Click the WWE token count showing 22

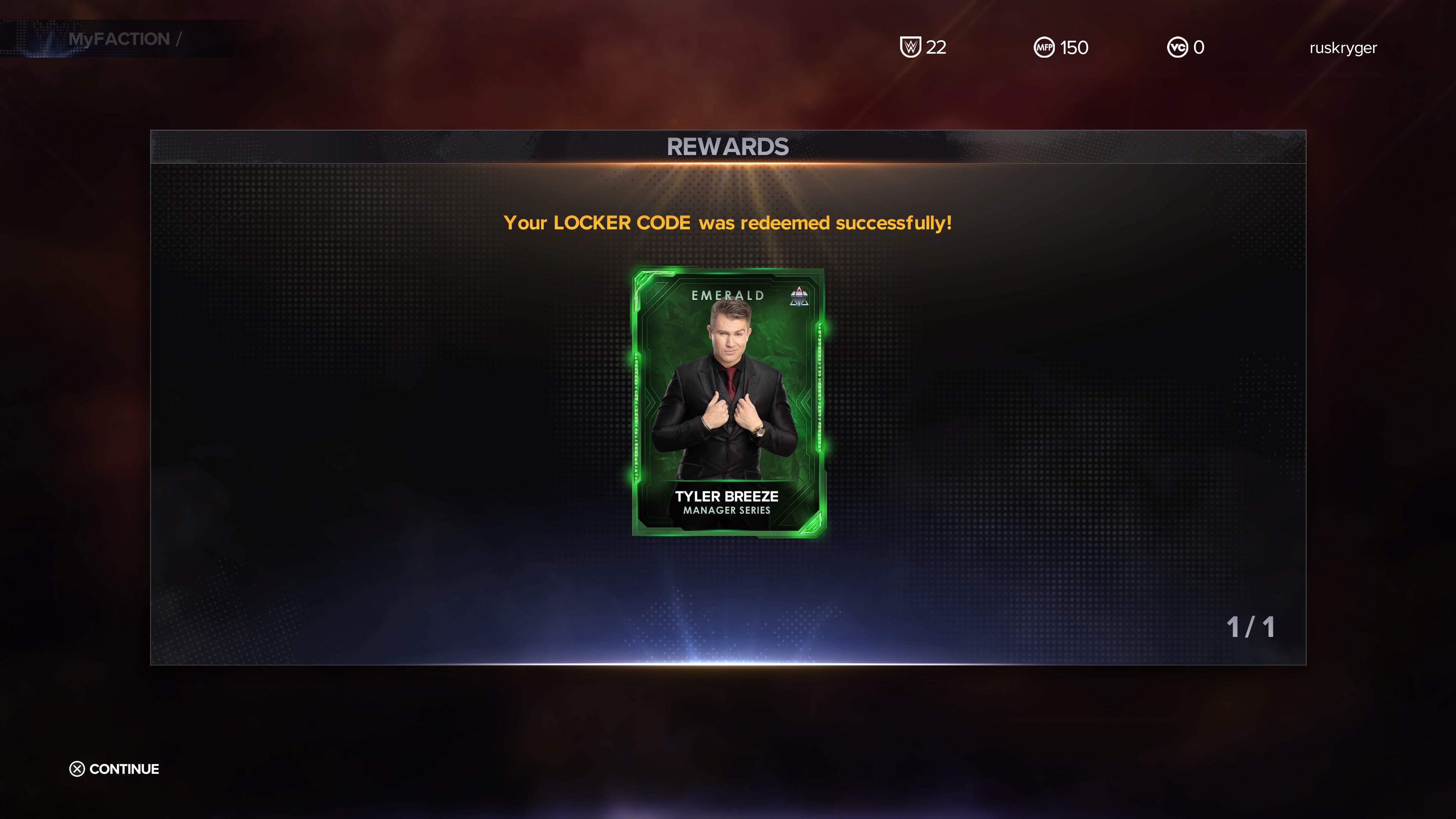pos(936,47)
